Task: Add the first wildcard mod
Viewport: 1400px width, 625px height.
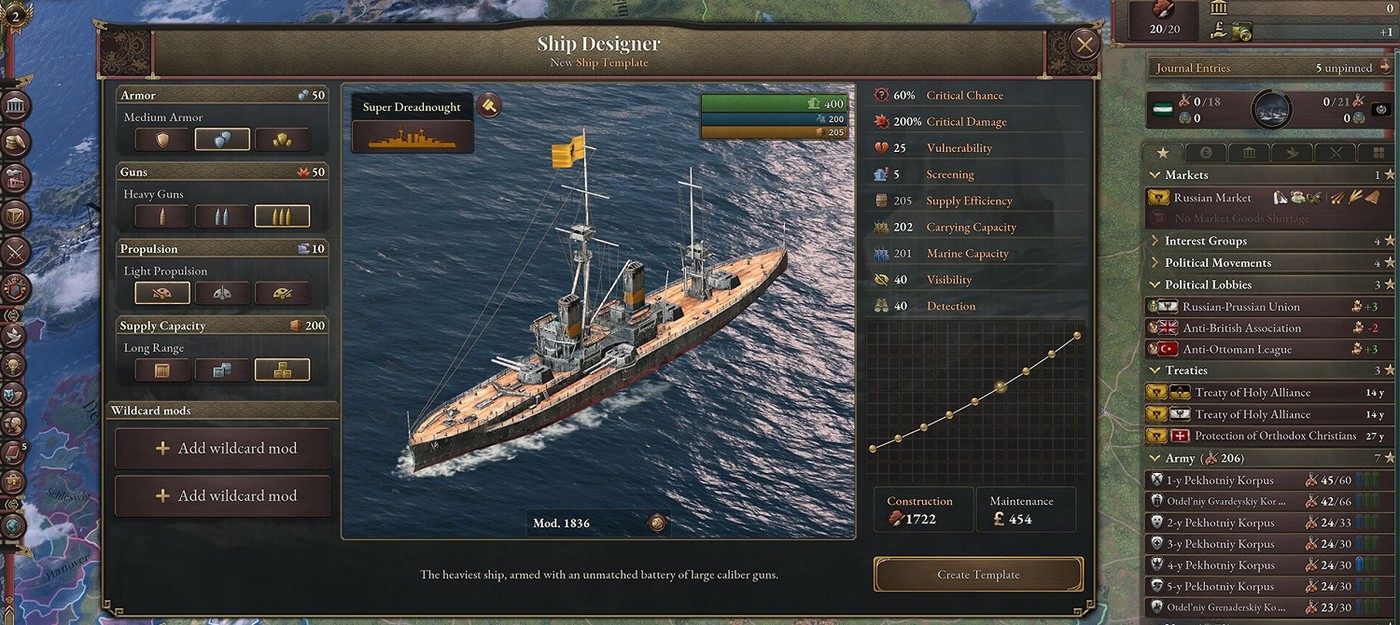Action: 223,448
